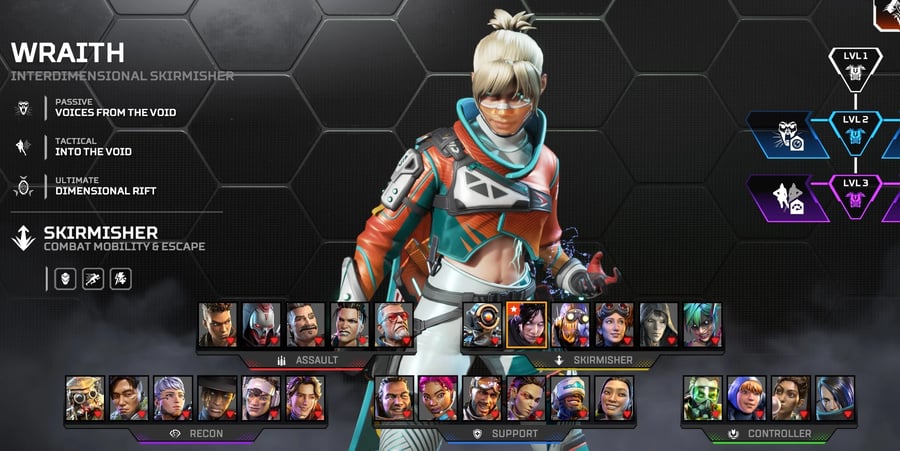This screenshot has width=900, height=451.
Task: Select the Pathfinder robot portrait
Action: click(x=482, y=325)
